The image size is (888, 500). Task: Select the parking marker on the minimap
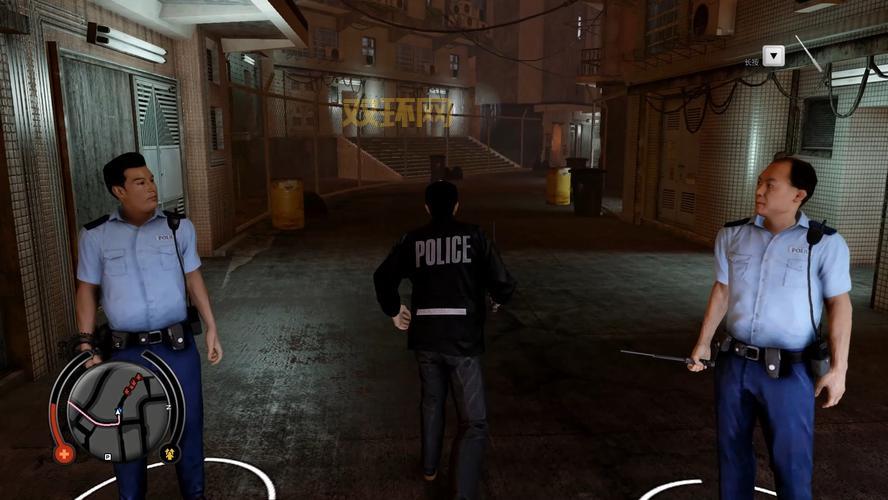click(108, 456)
